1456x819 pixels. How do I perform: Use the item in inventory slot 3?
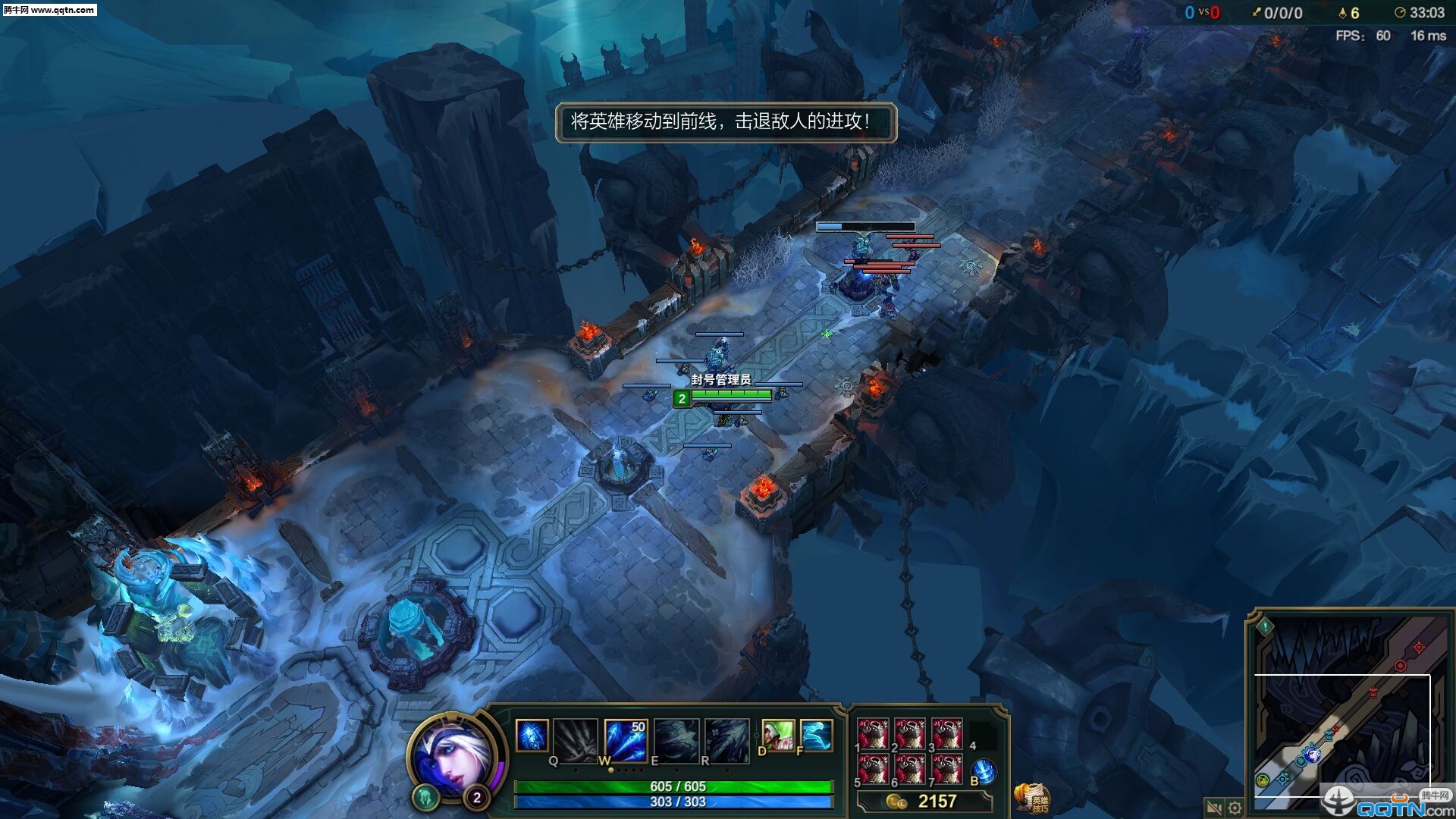coord(947,733)
